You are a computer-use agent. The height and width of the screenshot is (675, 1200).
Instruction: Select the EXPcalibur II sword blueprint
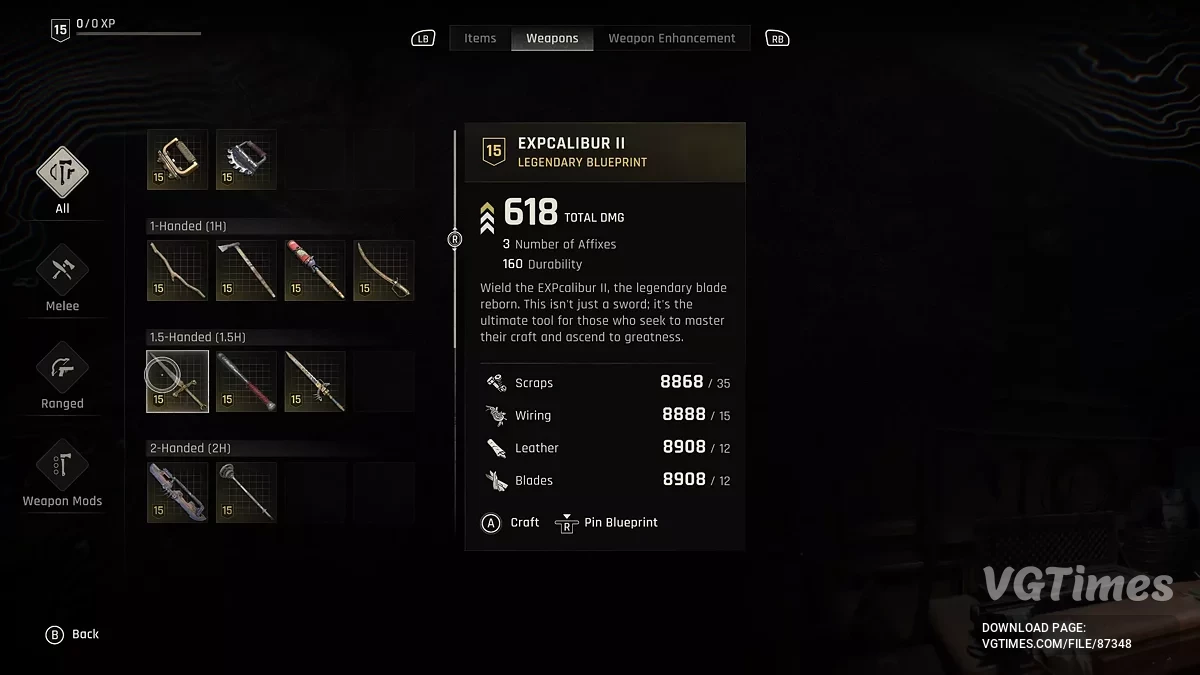pos(178,381)
